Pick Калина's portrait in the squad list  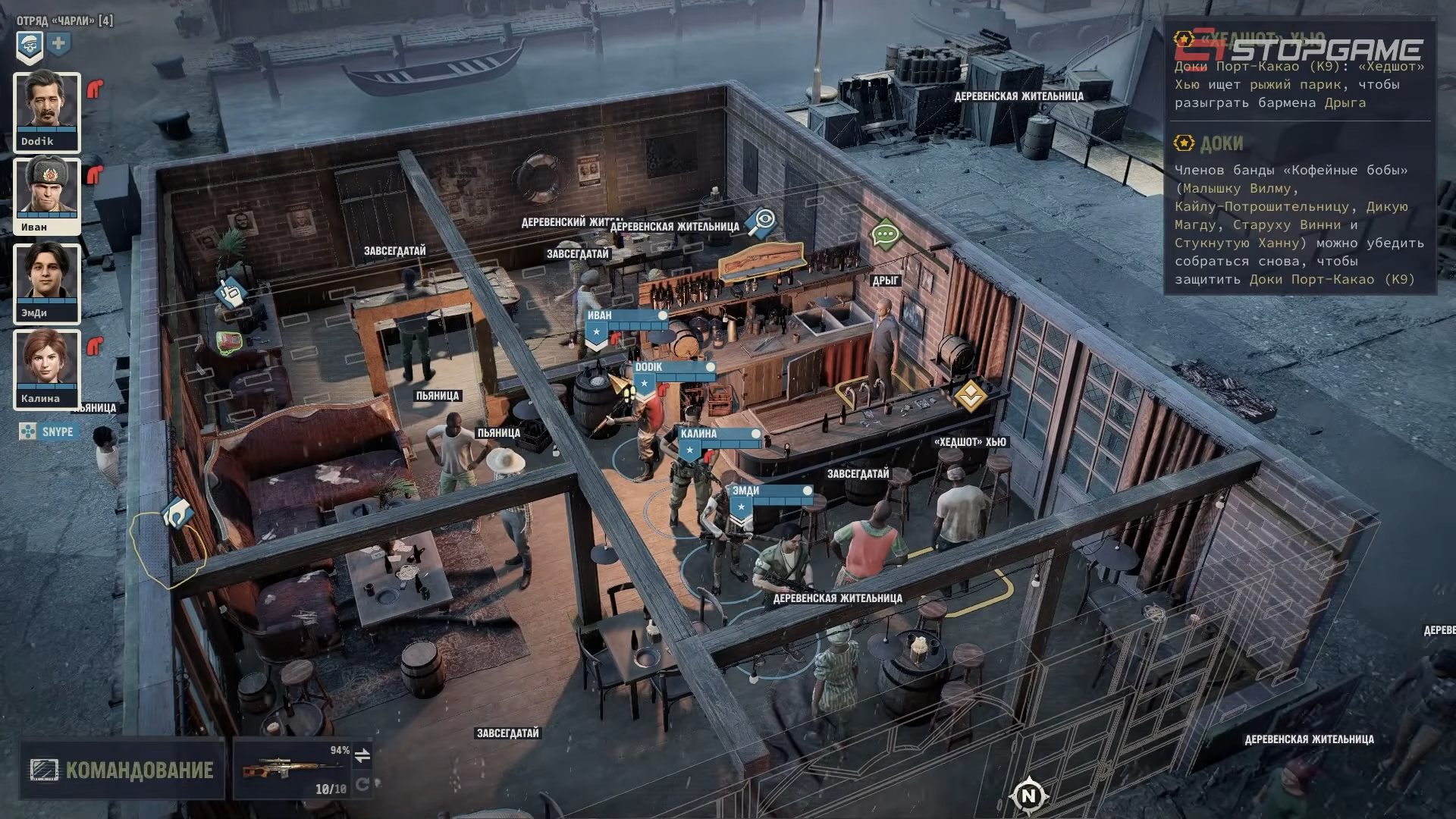(x=46, y=369)
